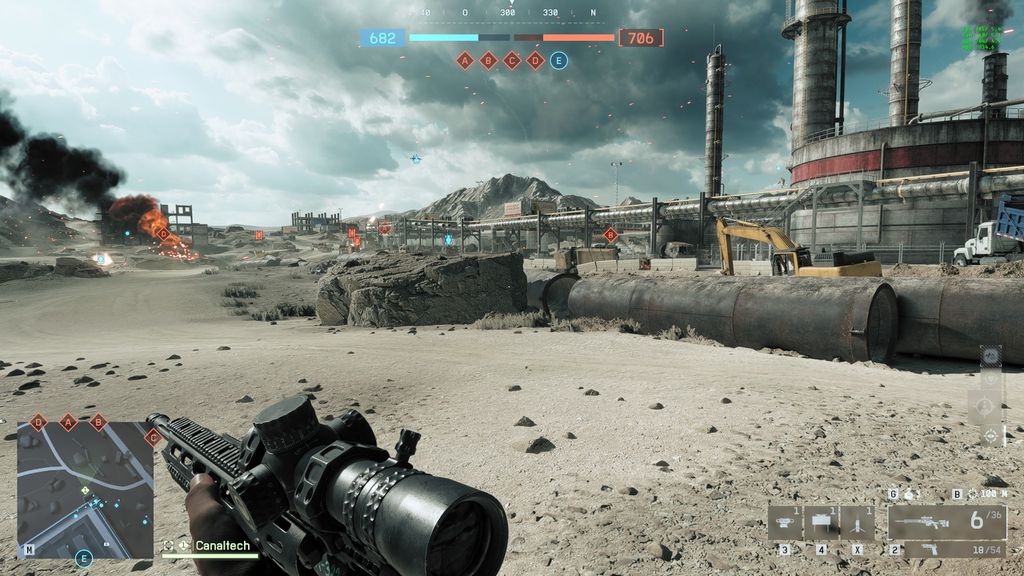This screenshot has height=576, width=1024.
Task: Select the crate gadget slot numbered 4
Action: pyautogui.click(x=822, y=523)
